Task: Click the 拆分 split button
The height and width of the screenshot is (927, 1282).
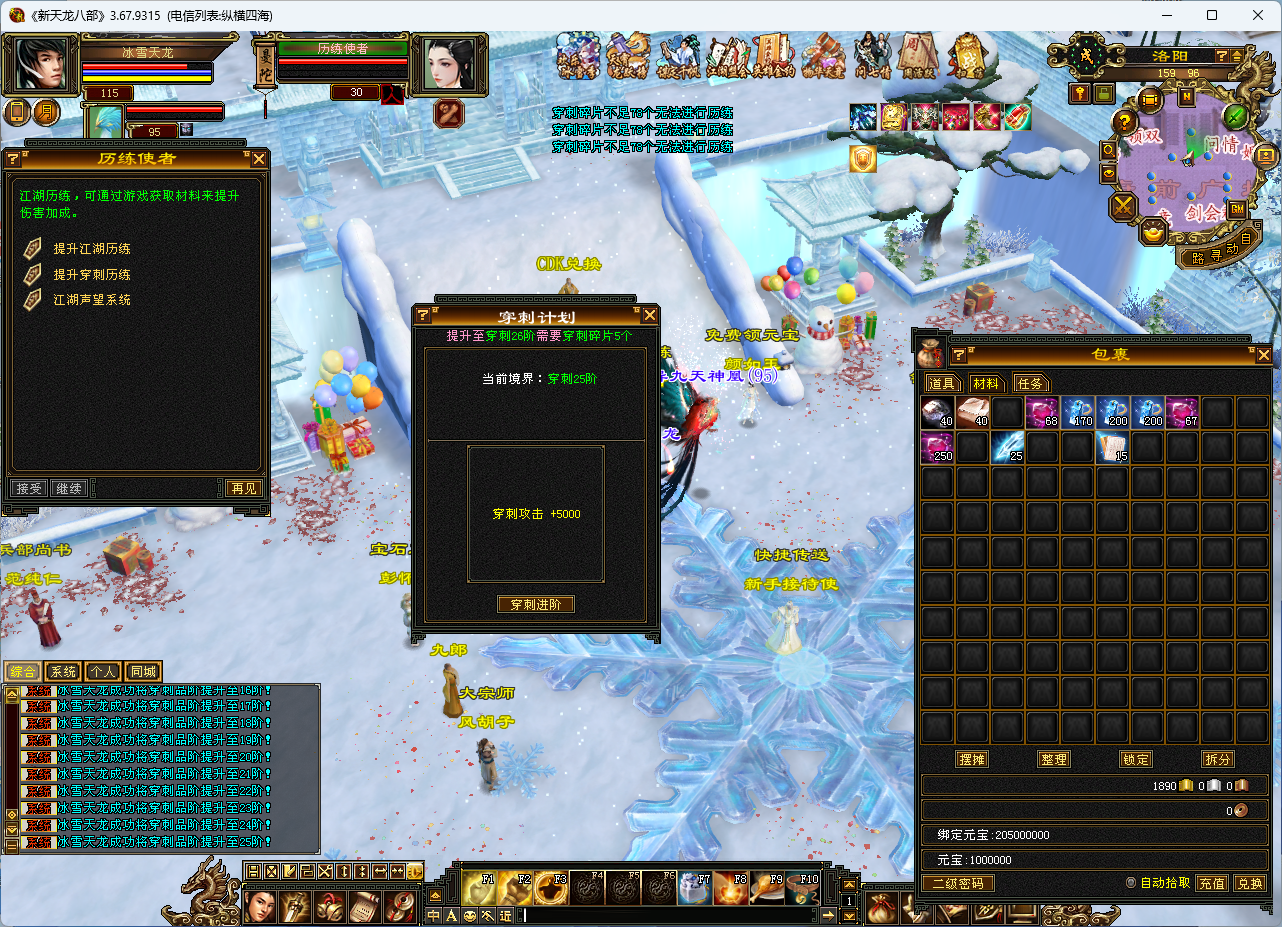Action: tap(1218, 759)
